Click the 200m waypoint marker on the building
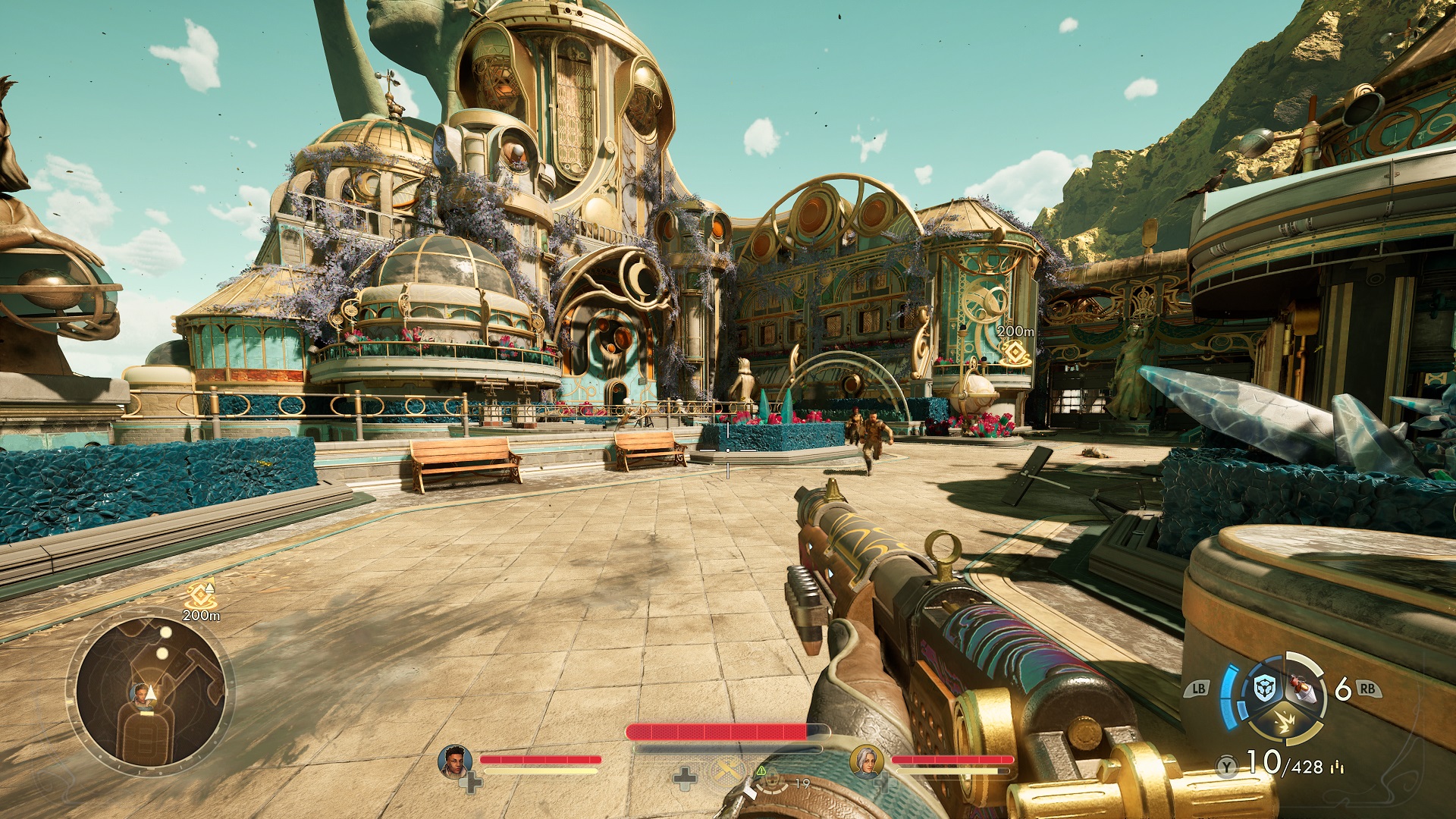 tap(1015, 353)
